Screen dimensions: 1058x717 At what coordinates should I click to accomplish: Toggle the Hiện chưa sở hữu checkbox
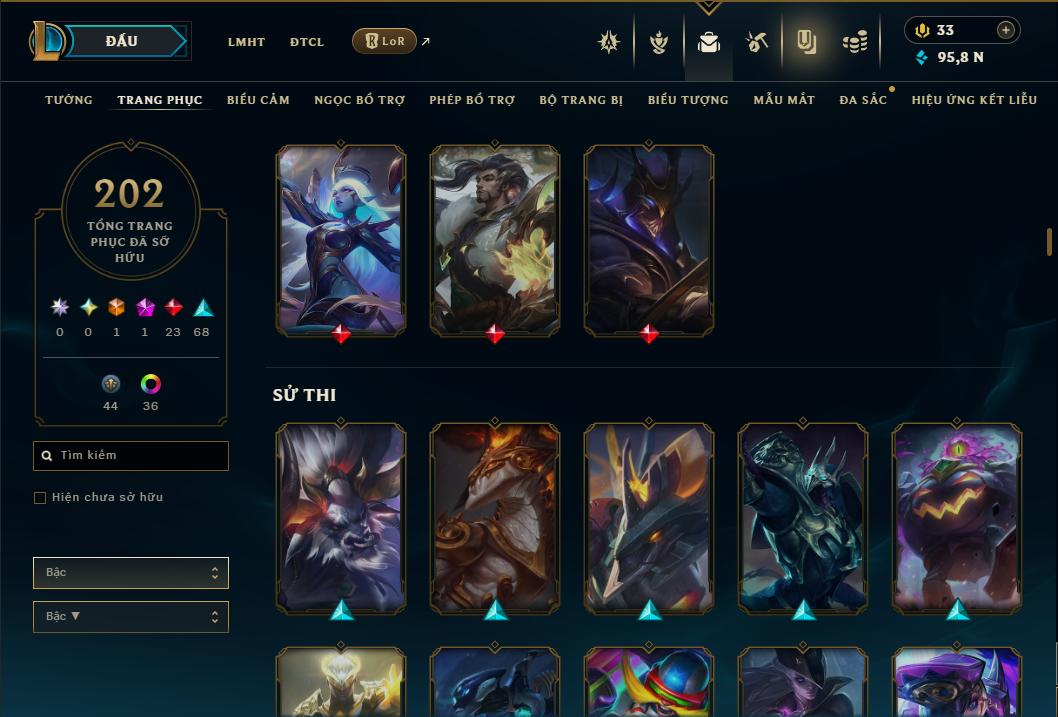tap(40, 498)
